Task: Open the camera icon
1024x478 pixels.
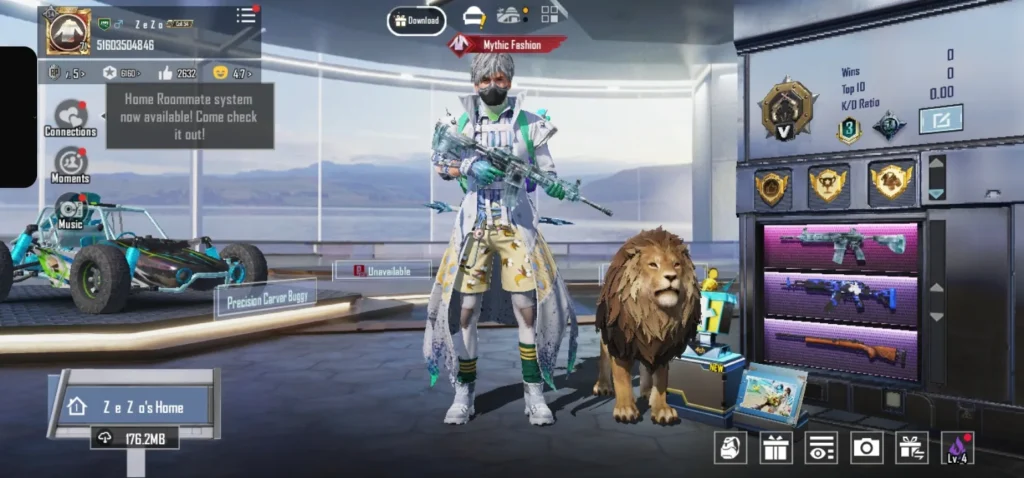Action: pos(866,447)
